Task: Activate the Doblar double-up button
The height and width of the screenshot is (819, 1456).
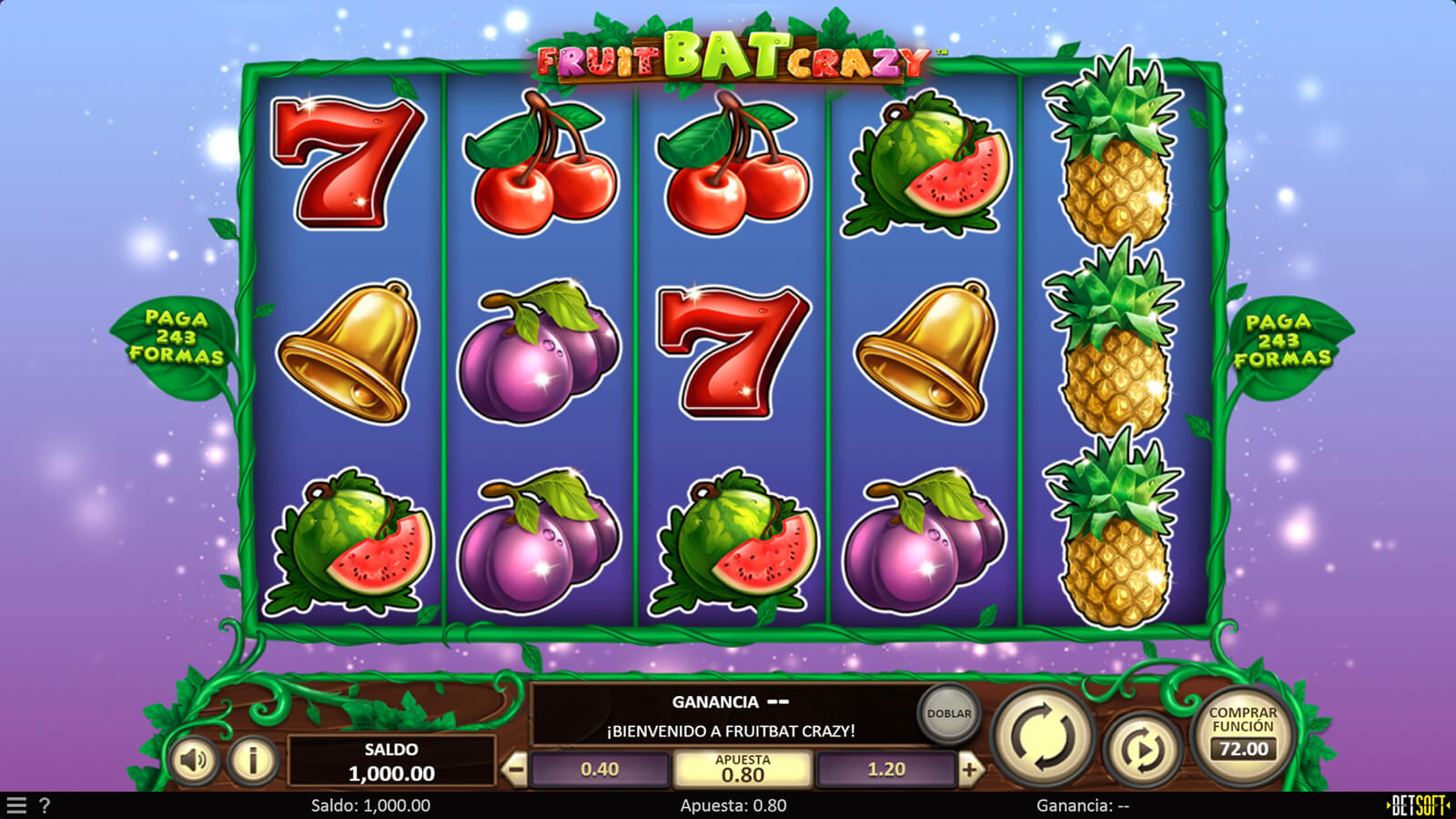Action: pos(948,713)
